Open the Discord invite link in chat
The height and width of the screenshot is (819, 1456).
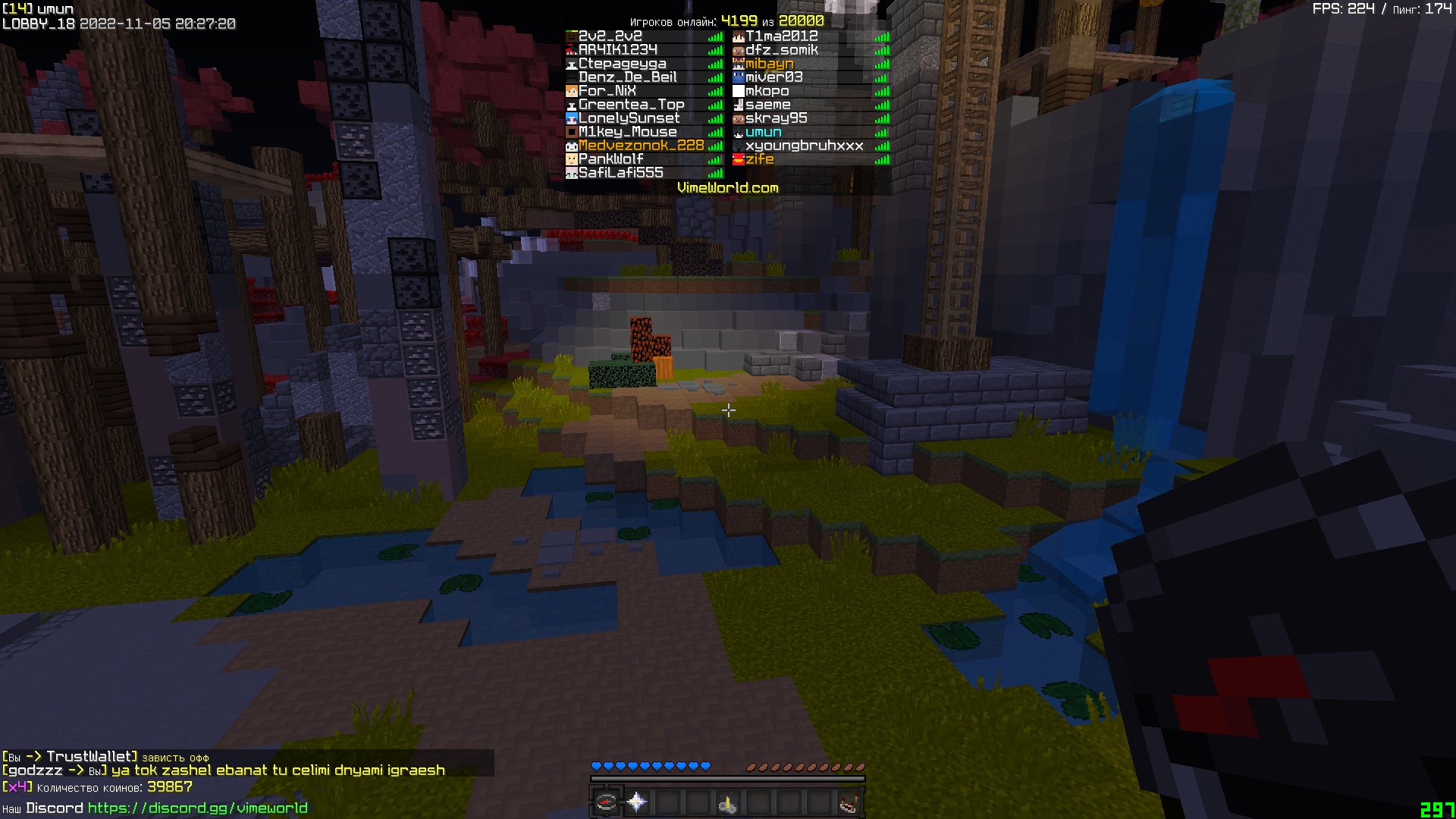pos(197,808)
